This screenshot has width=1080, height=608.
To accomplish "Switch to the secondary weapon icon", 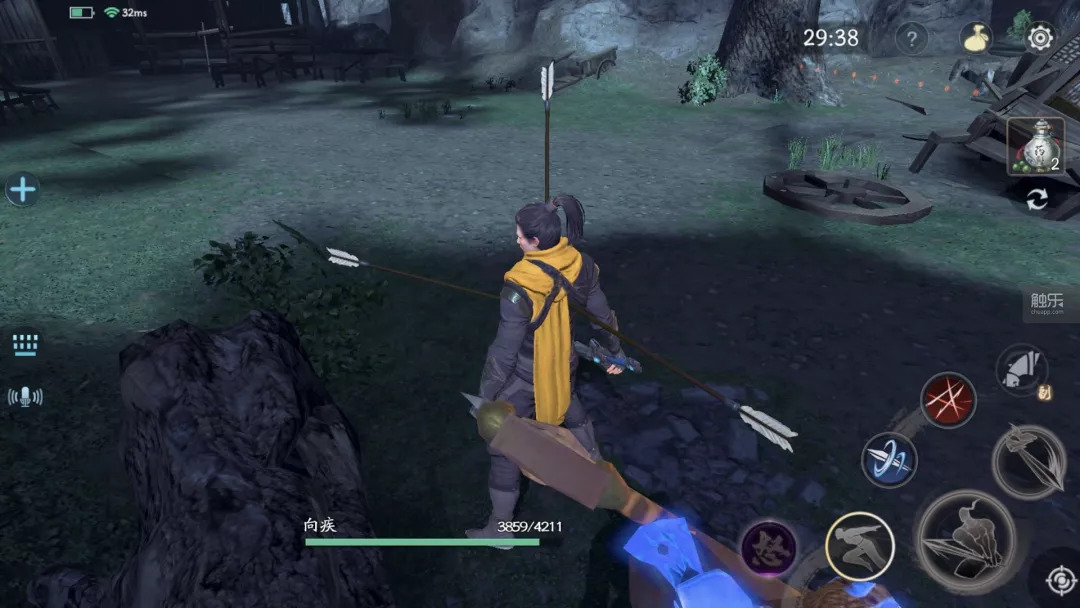I will [x=1021, y=371].
